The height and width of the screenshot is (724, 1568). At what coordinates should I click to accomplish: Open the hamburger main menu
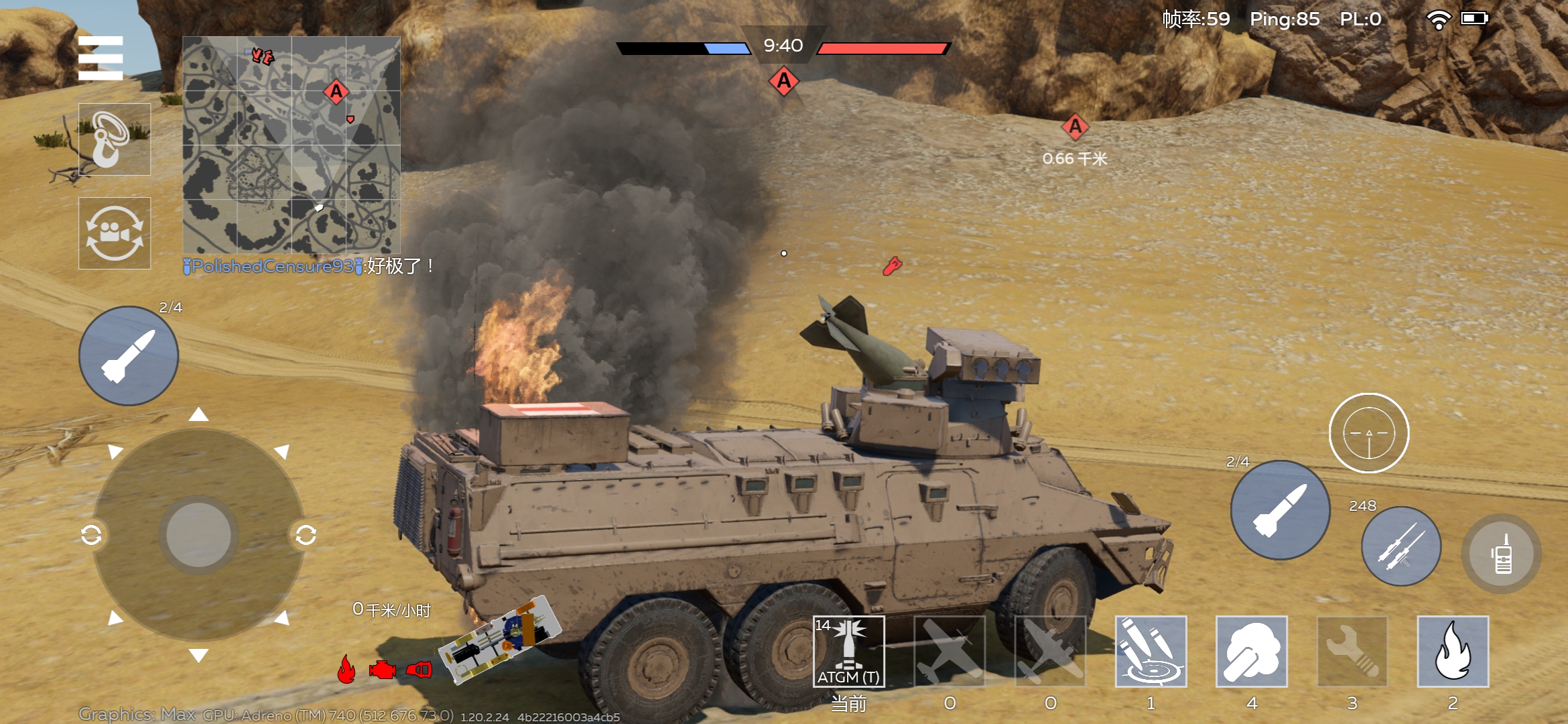(x=101, y=58)
